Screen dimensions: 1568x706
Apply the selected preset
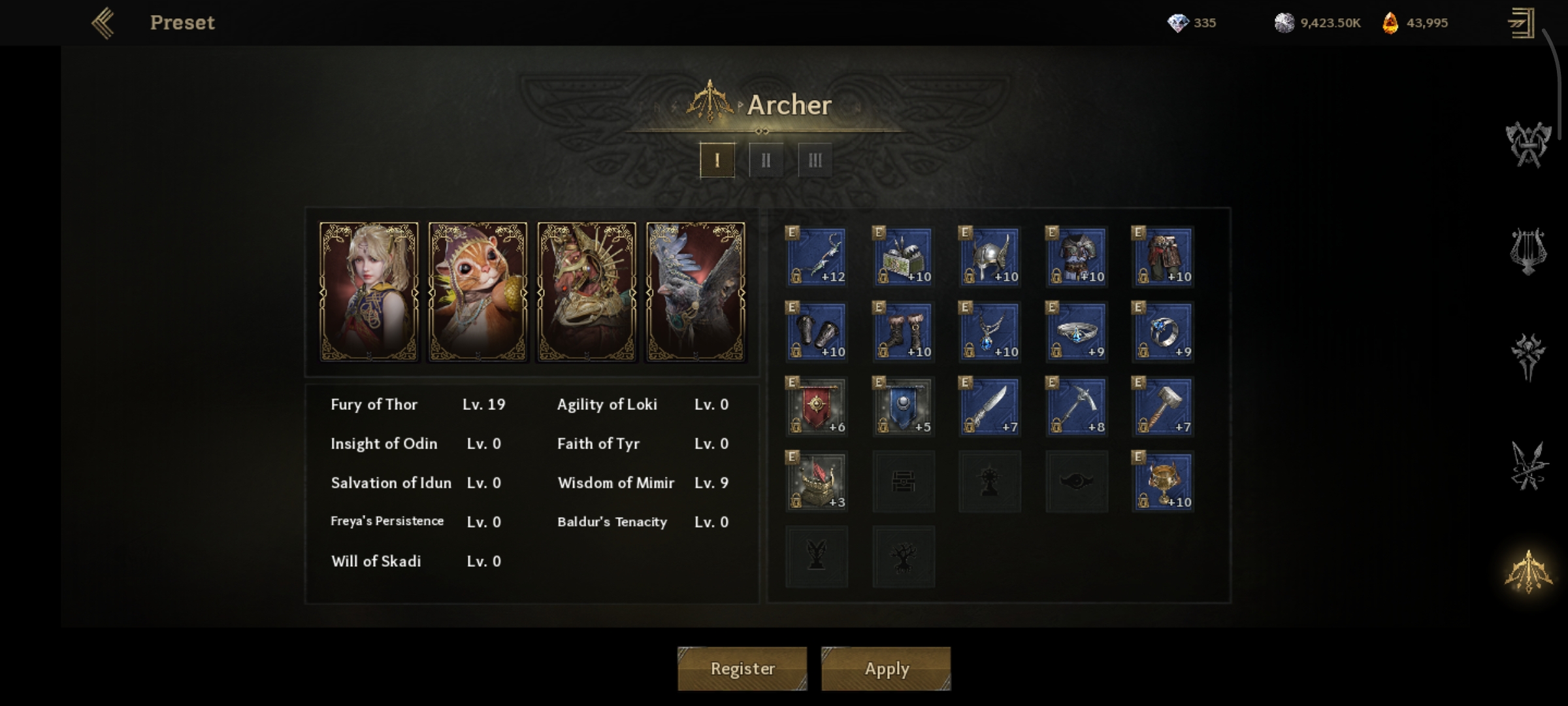point(886,669)
